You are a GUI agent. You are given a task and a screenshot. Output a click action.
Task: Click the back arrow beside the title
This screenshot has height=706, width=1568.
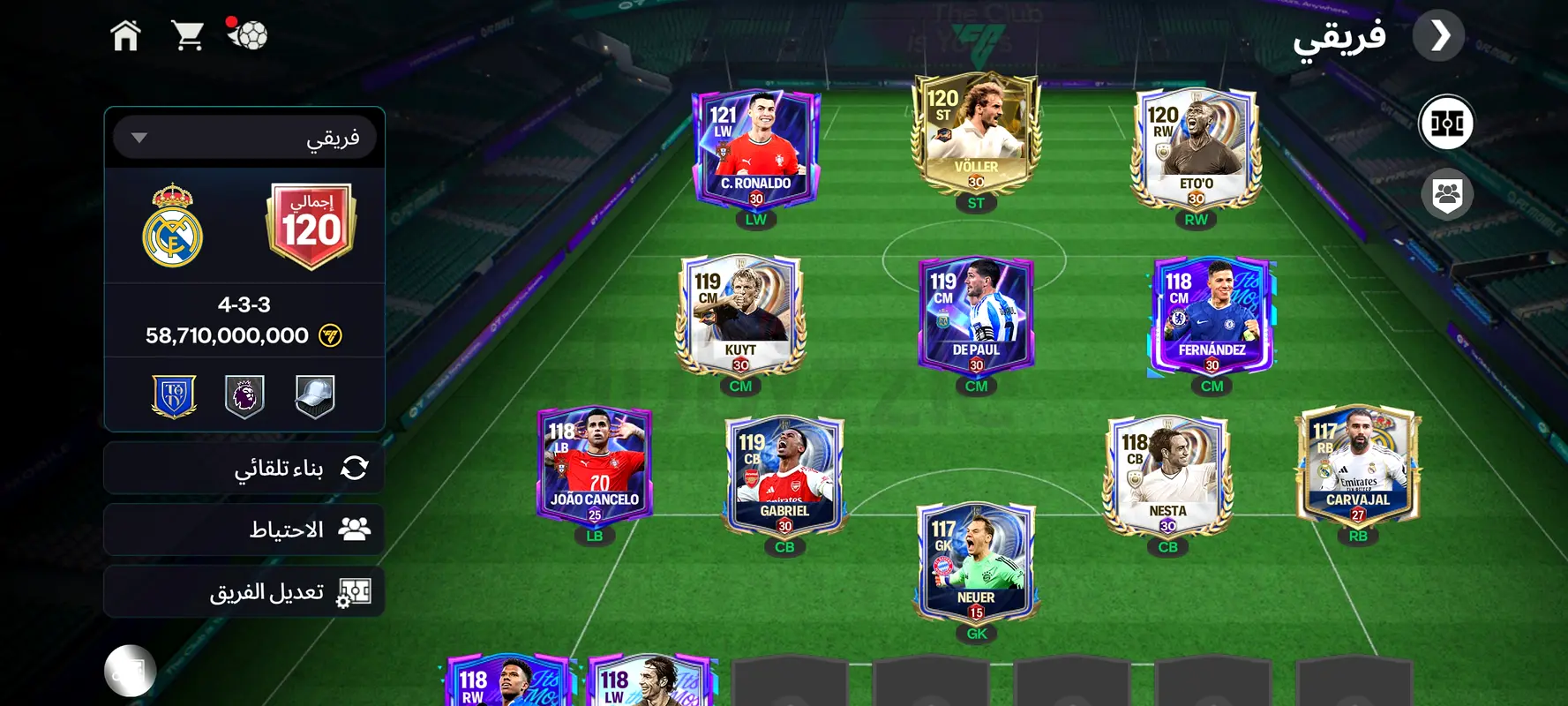click(1438, 36)
